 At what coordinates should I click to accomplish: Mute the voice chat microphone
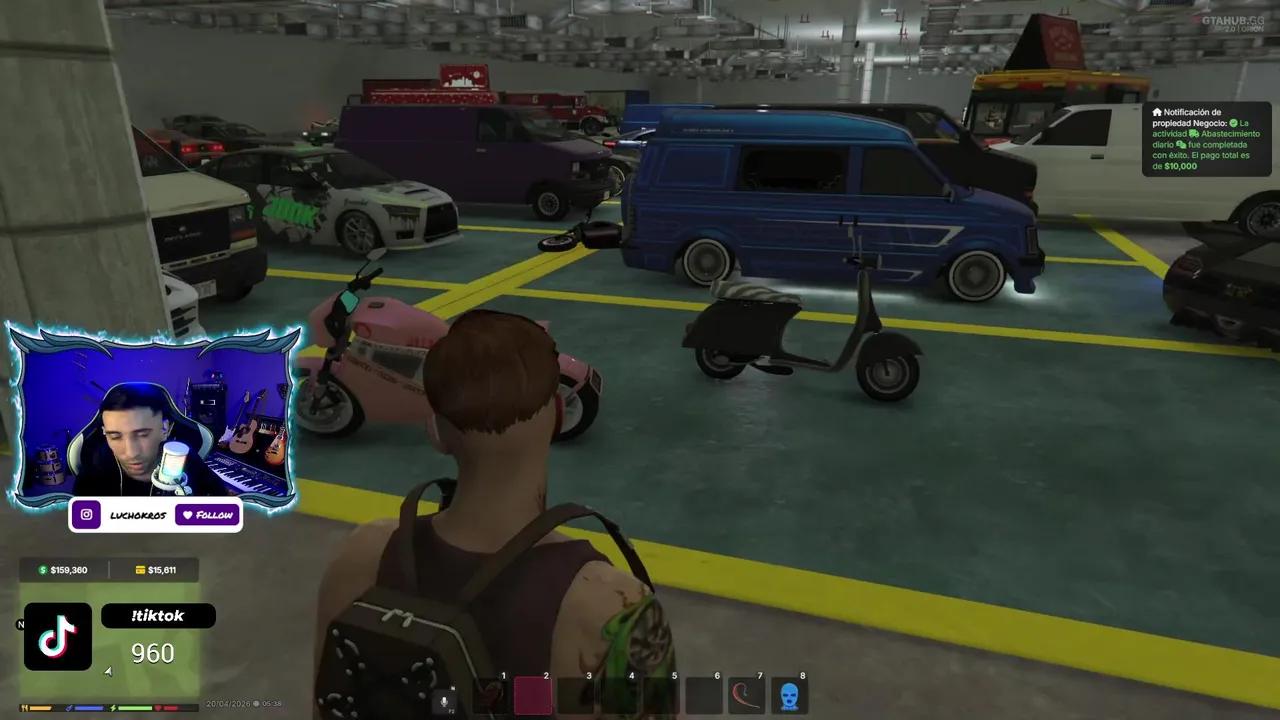coord(444,700)
